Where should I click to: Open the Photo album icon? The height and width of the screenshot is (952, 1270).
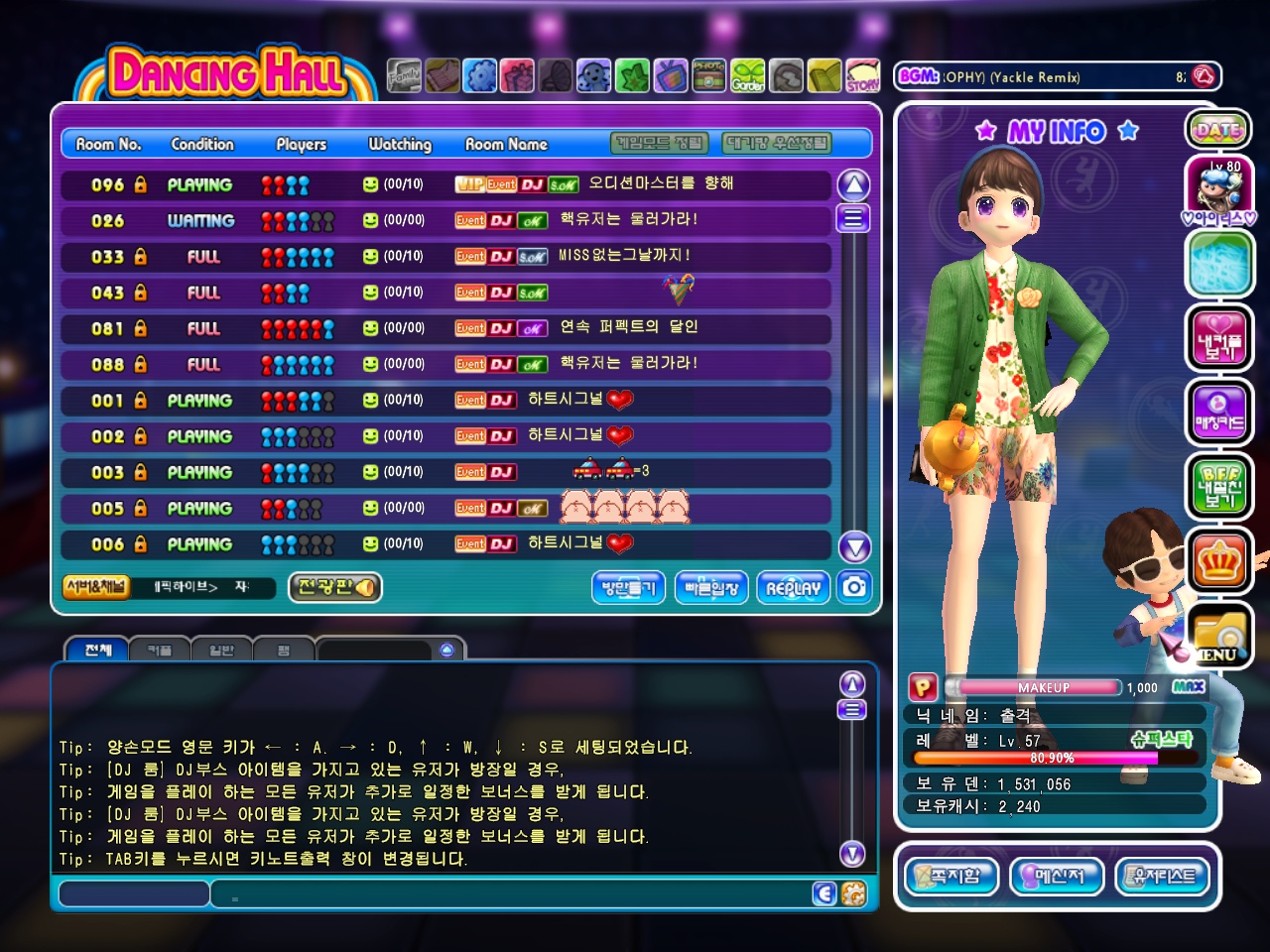708,75
